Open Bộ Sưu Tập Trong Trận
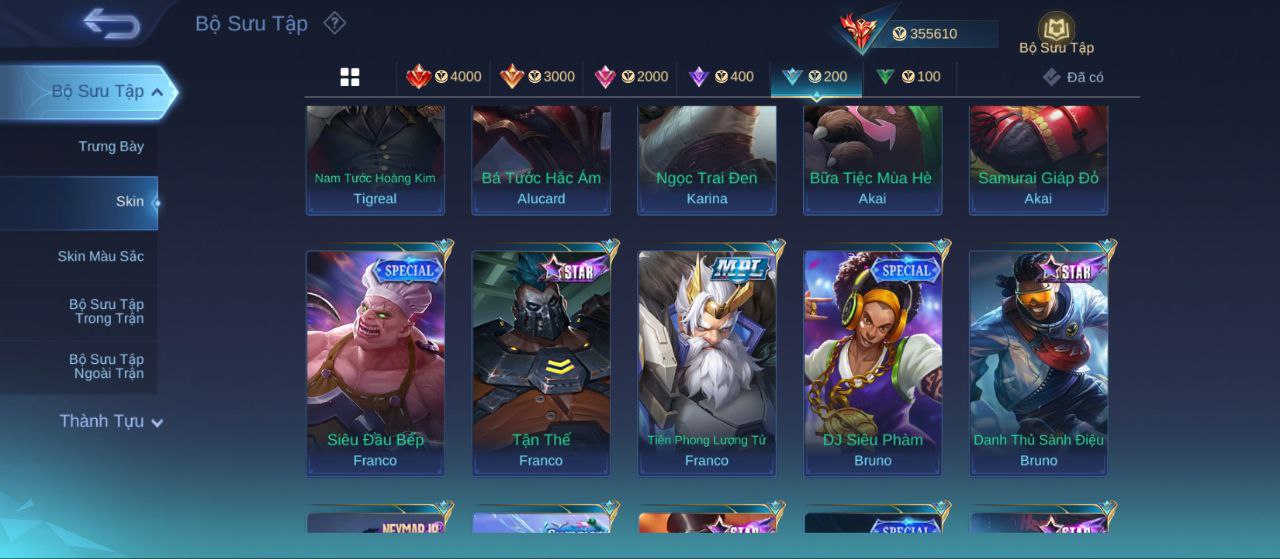 pyautogui.click(x=106, y=311)
